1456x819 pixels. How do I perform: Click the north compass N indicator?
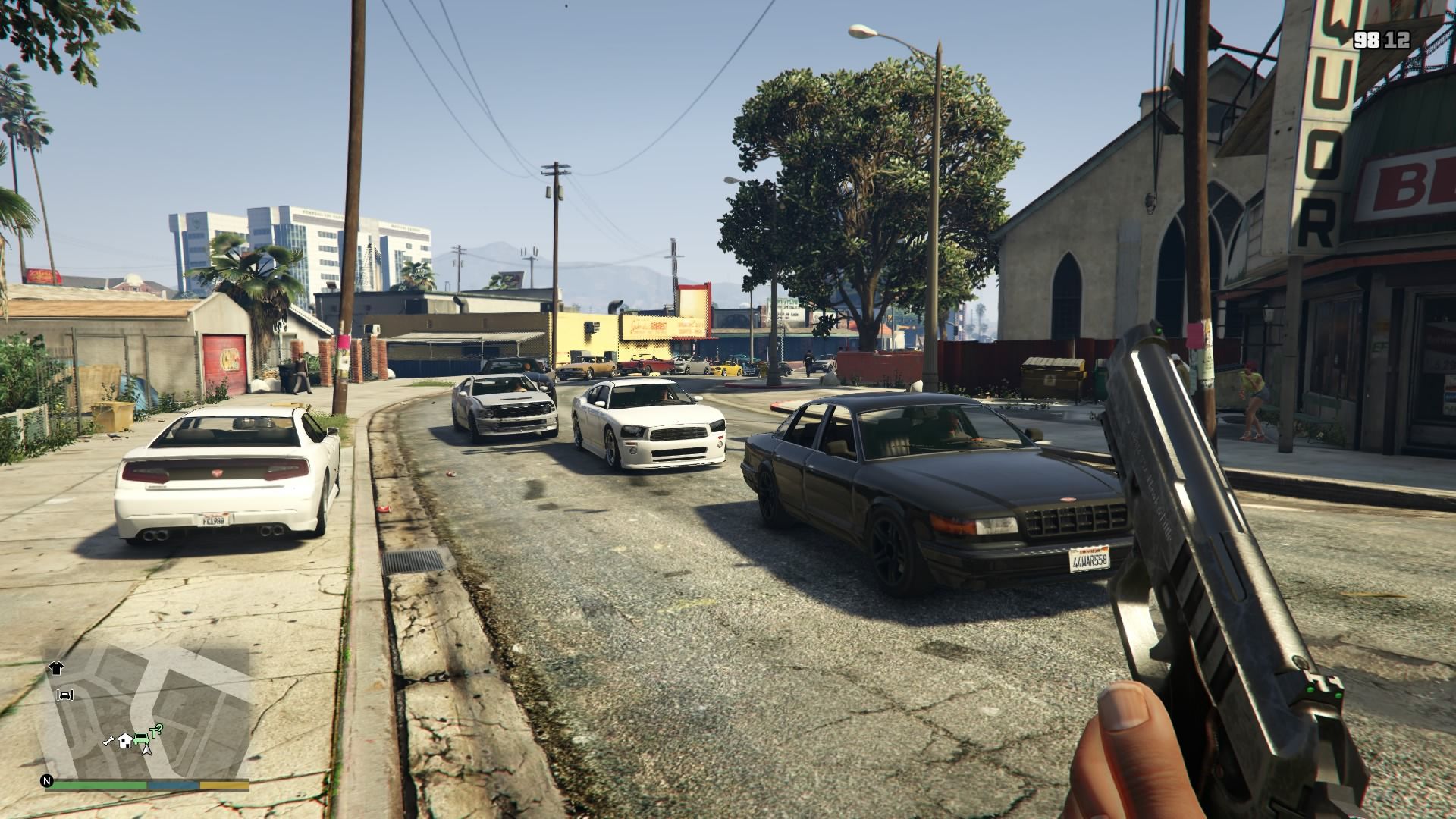[x=48, y=780]
